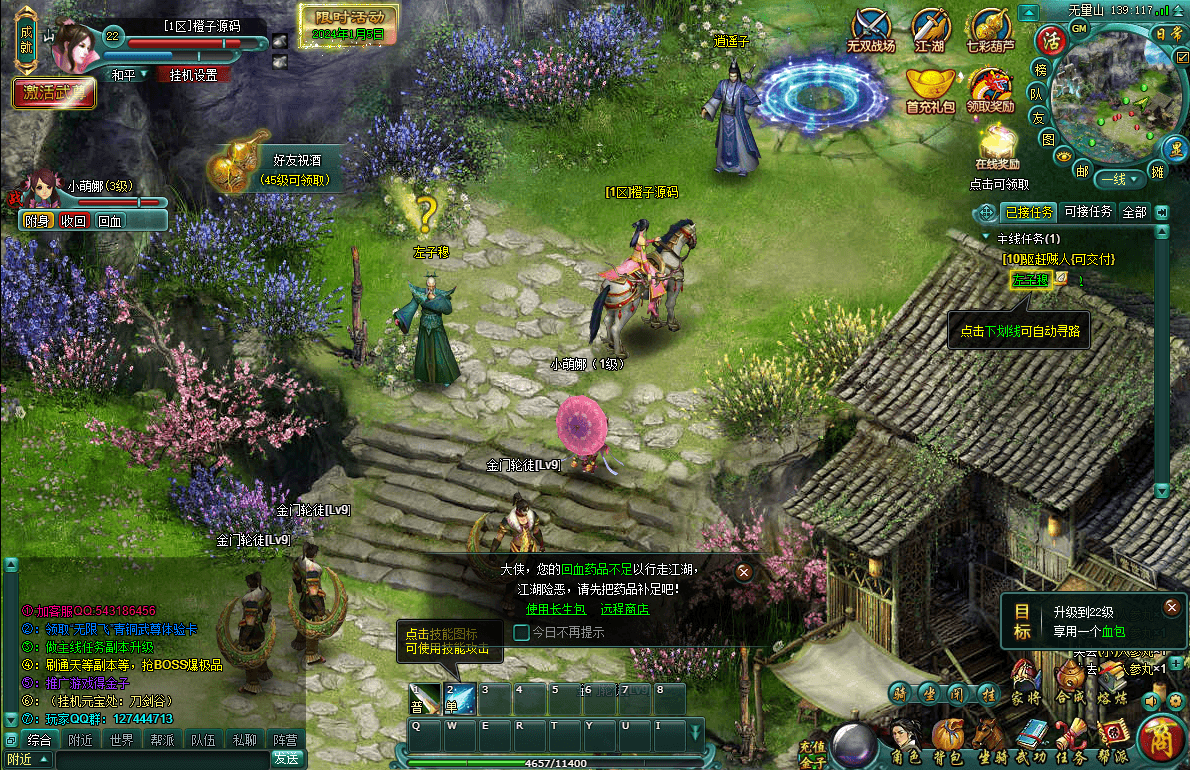Close the low potion warning dialog
The height and width of the screenshot is (770, 1190).
tap(743, 572)
